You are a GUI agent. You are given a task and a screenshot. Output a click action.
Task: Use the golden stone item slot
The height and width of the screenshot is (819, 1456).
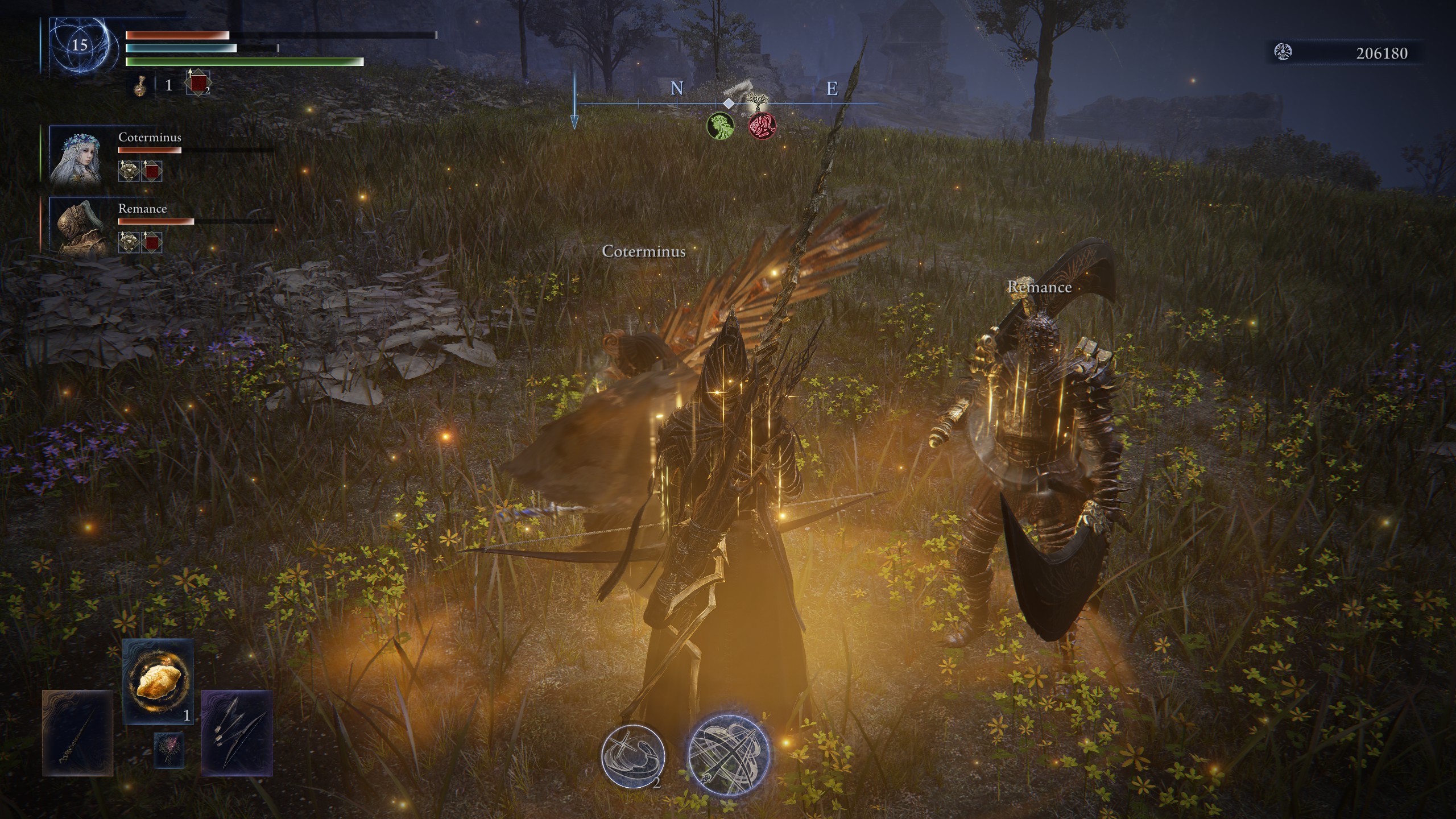pyautogui.click(x=158, y=681)
